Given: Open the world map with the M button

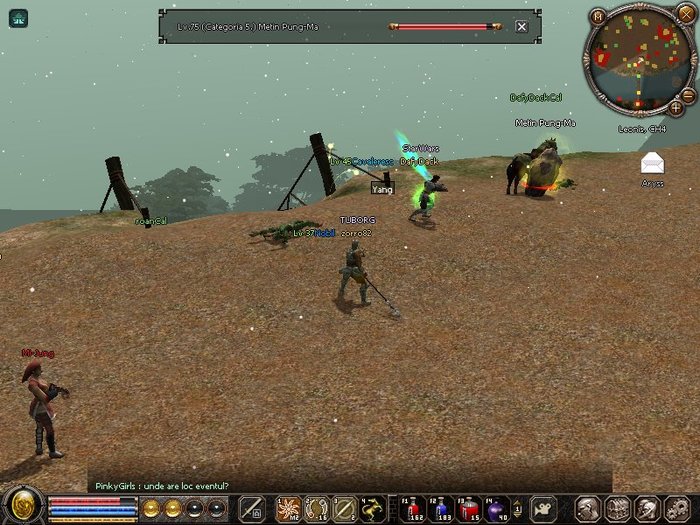Looking at the screenshot, I should click(598, 16).
